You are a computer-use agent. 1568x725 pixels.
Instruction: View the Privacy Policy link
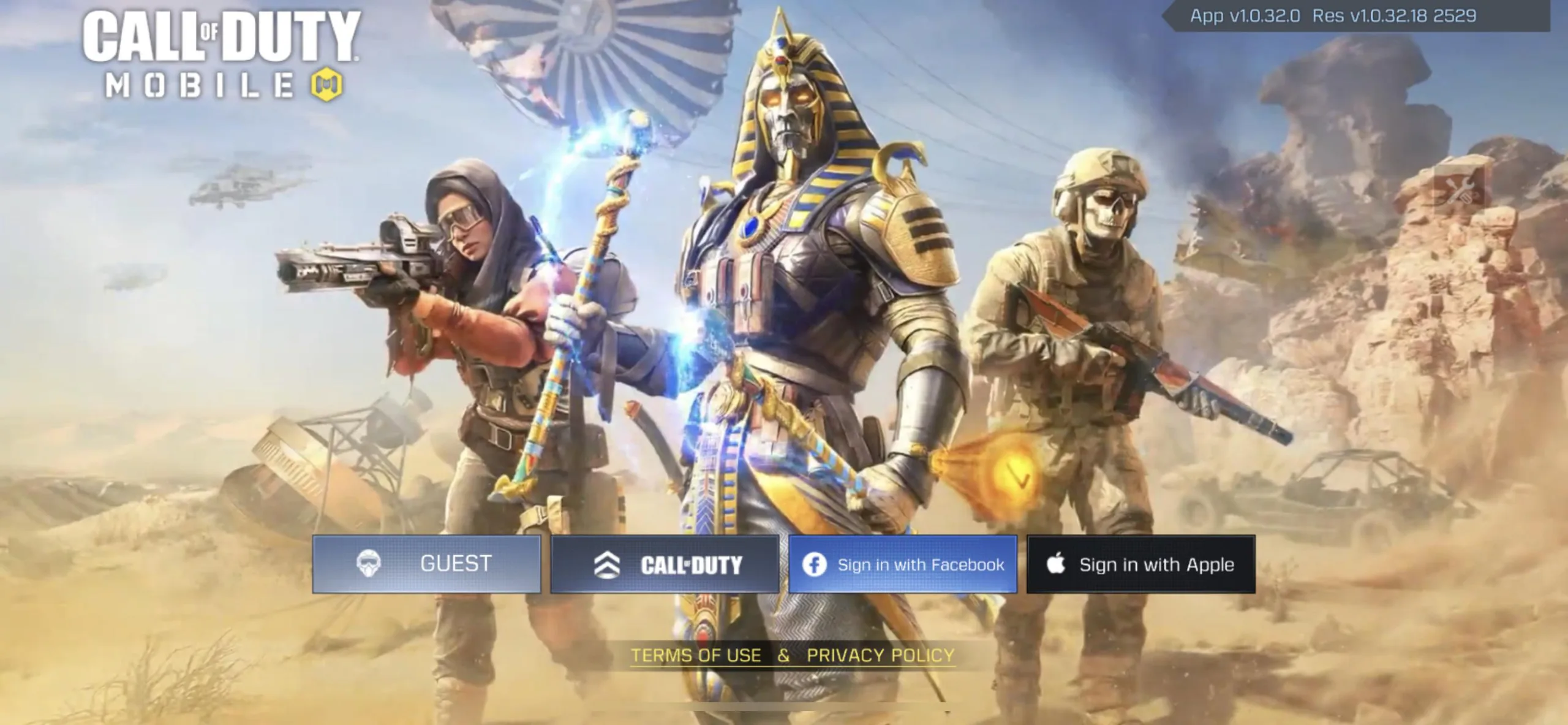pyautogui.click(x=880, y=655)
